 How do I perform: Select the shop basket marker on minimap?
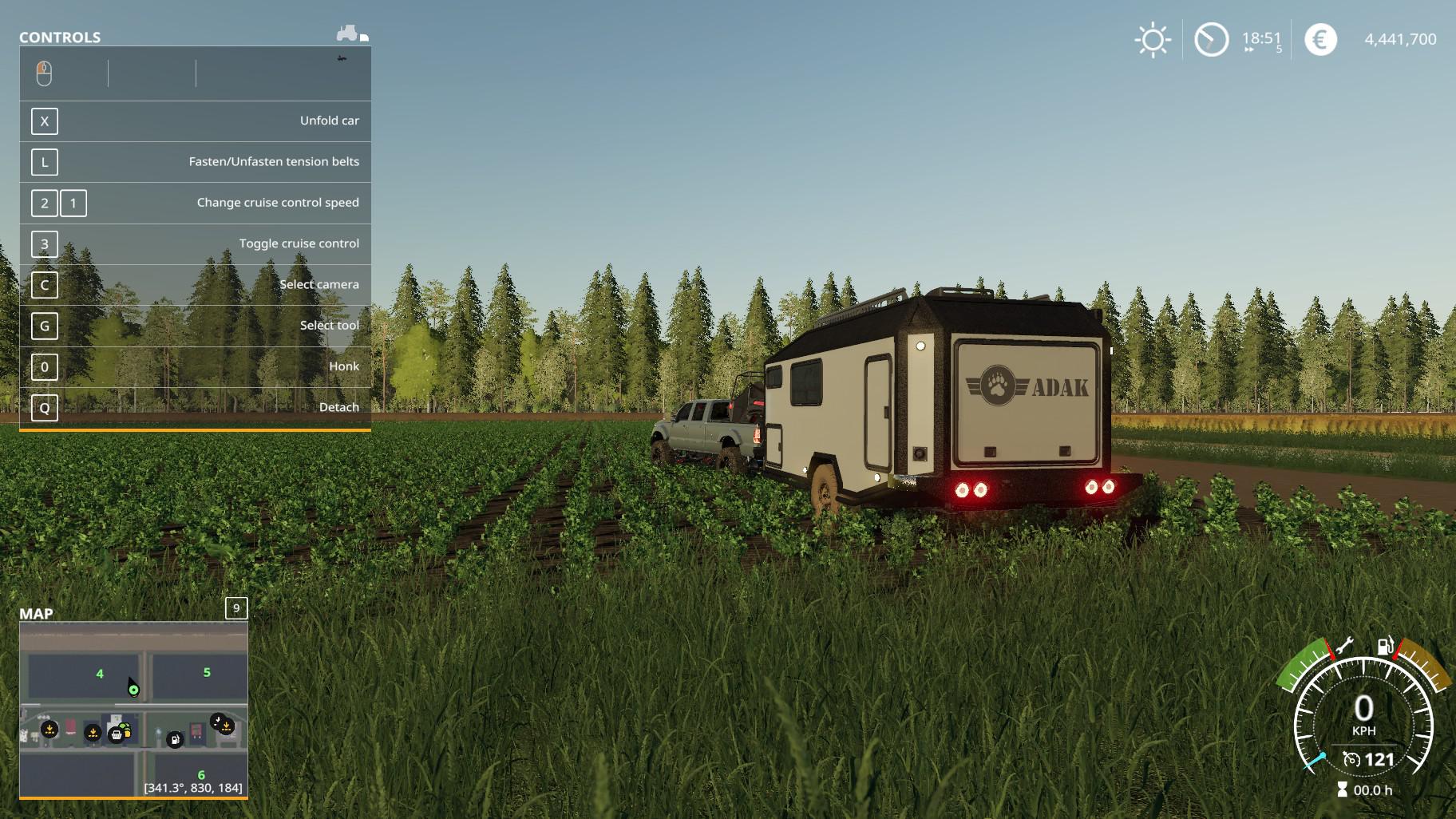coord(117,734)
